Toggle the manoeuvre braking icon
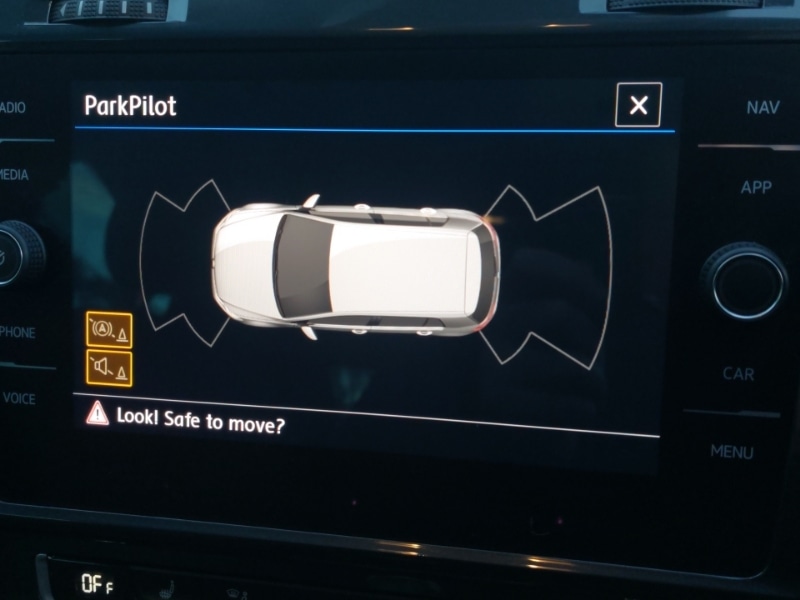Image resolution: width=800 pixels, height=600 pixels. click(x=109, y=329)
